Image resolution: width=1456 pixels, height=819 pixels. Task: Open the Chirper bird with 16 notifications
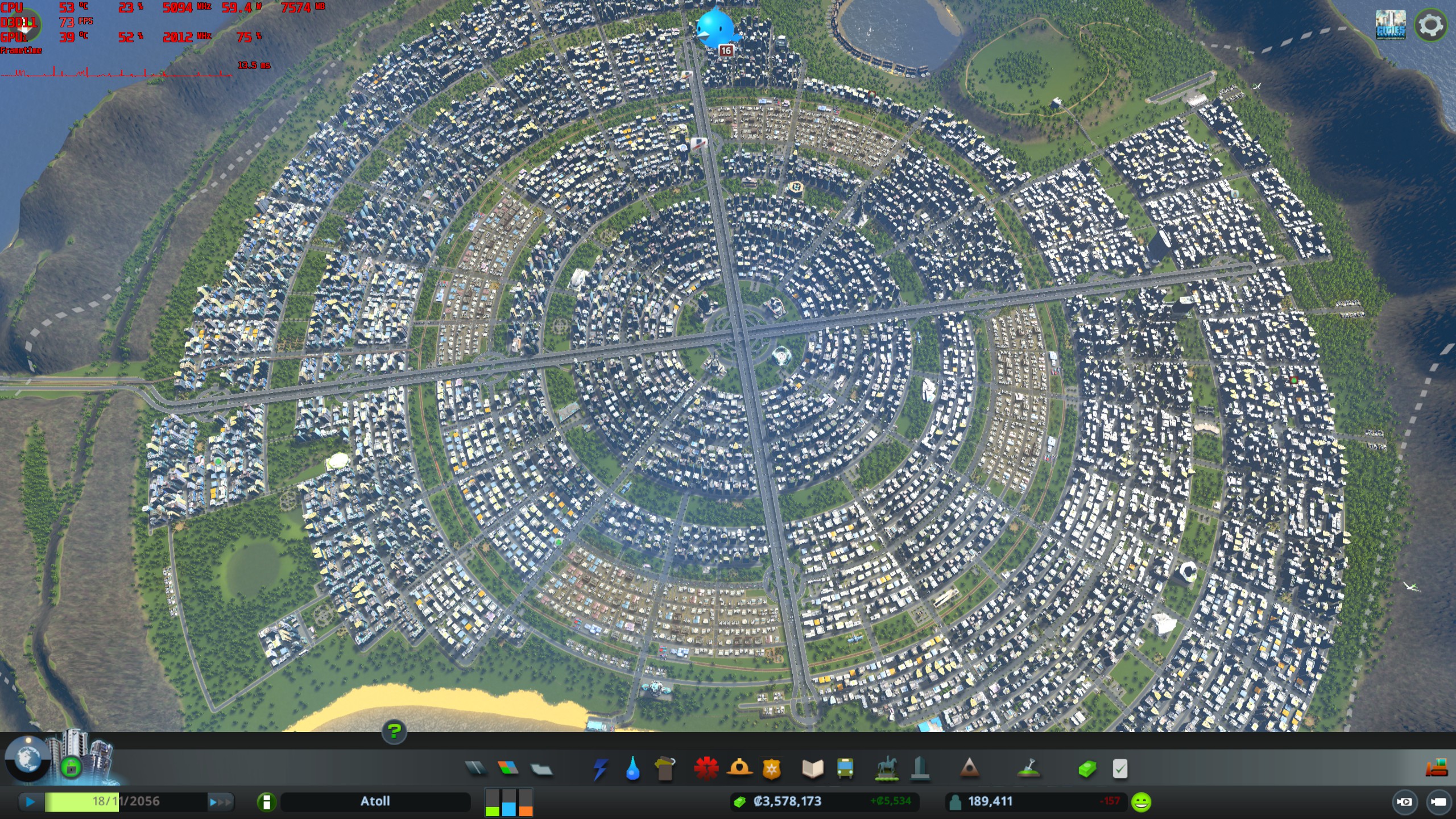[x=717, y=28]
